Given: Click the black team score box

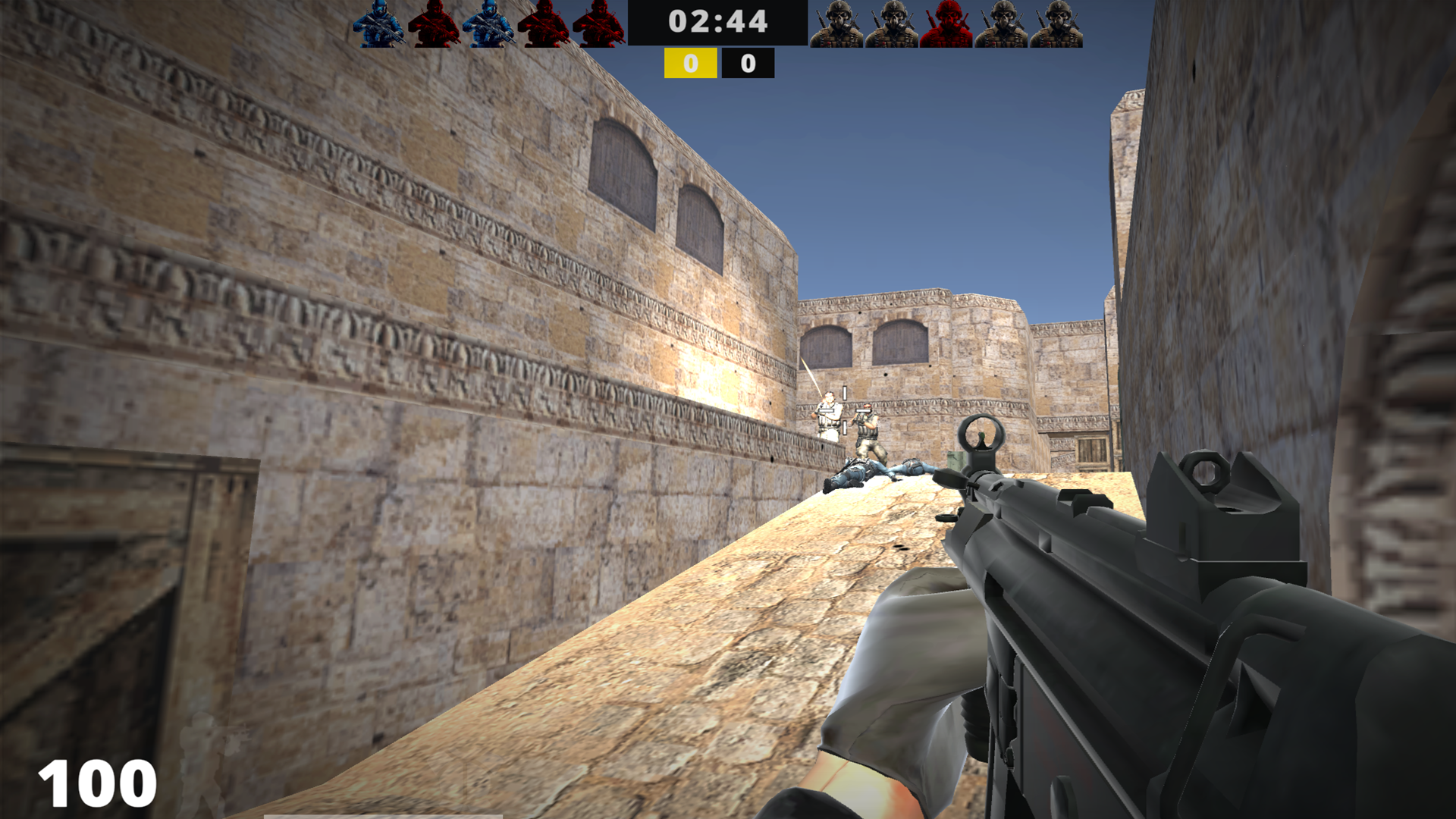Looking at the screenshot, I should pyautogui.click(x=747, y=64).
